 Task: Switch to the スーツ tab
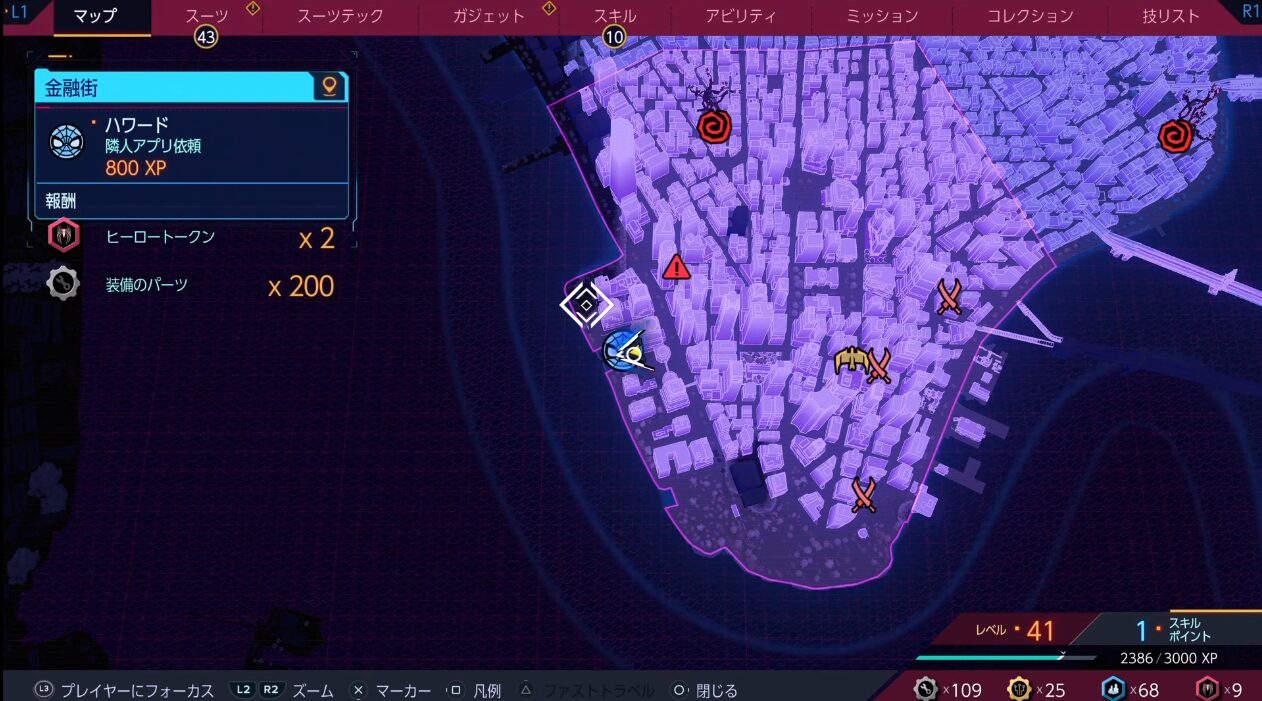[x=207, y=16]
